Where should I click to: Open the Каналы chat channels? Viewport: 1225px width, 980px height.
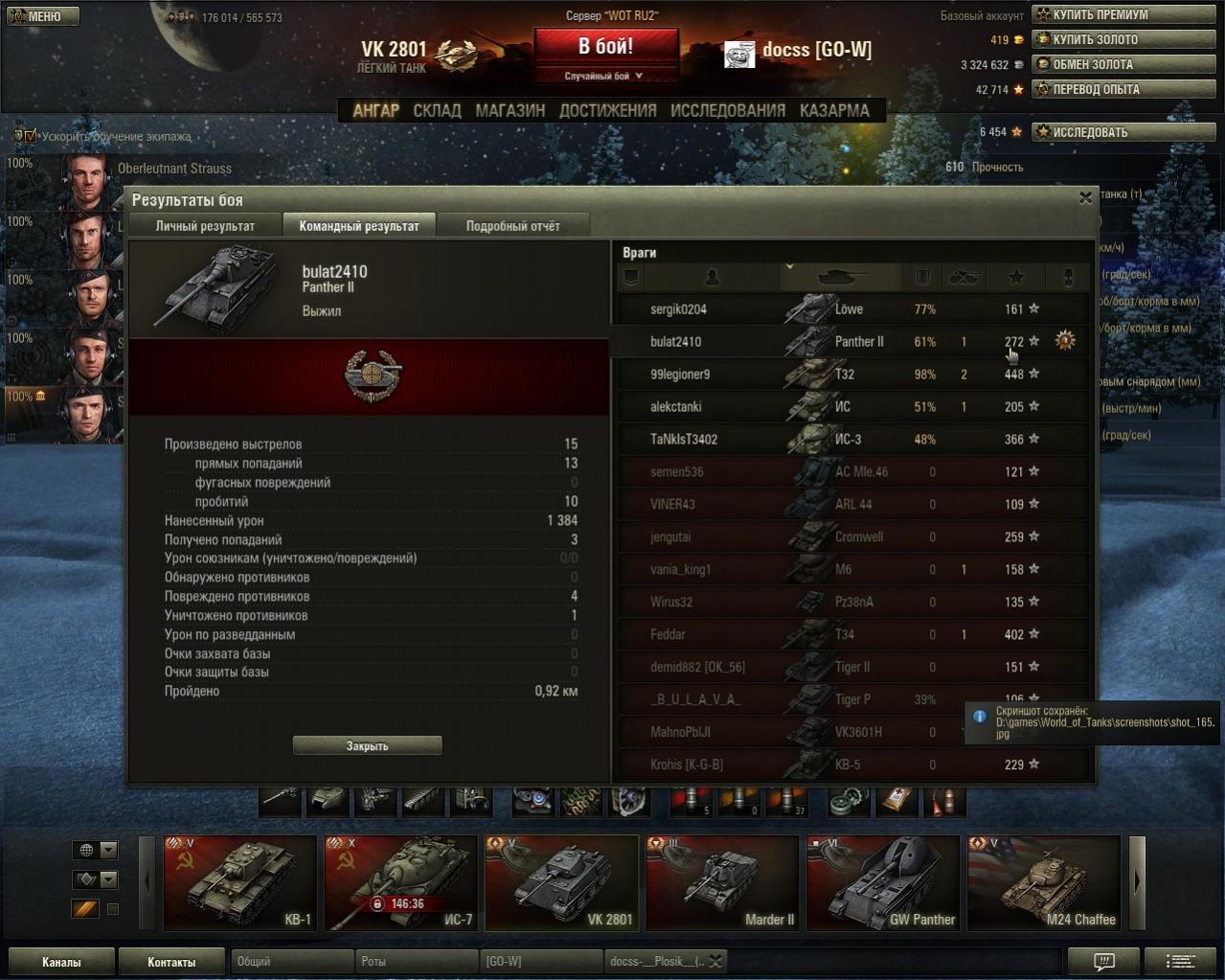pyautogui.click(x=61, y=962)
